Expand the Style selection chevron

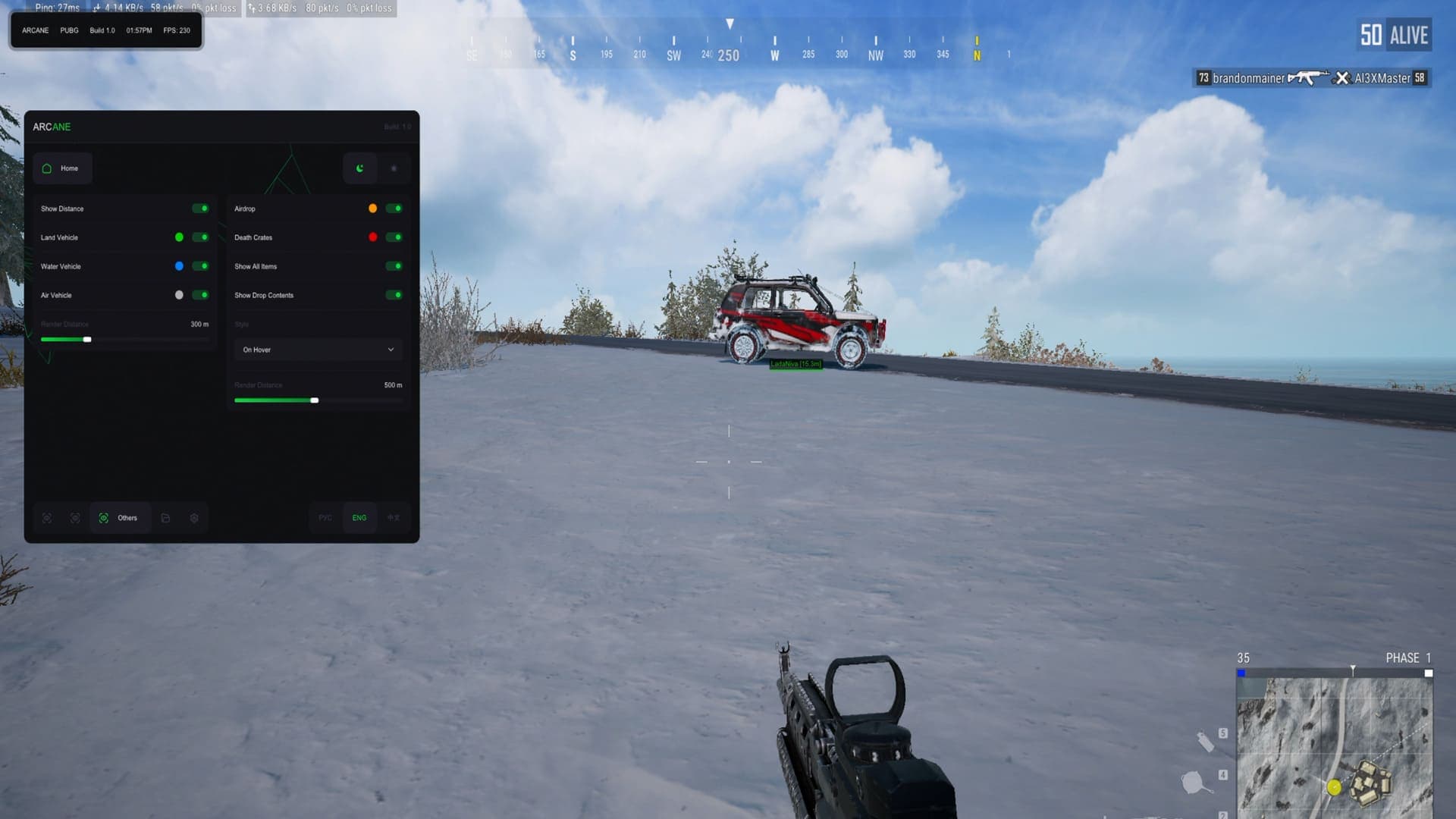click(x=391, y=350)
